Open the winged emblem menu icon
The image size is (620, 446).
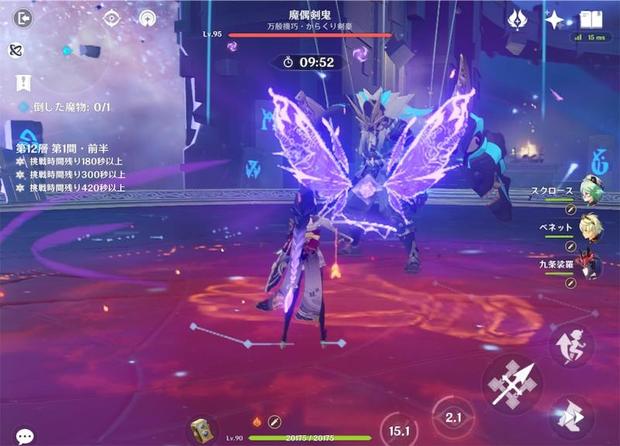[518, 18]
